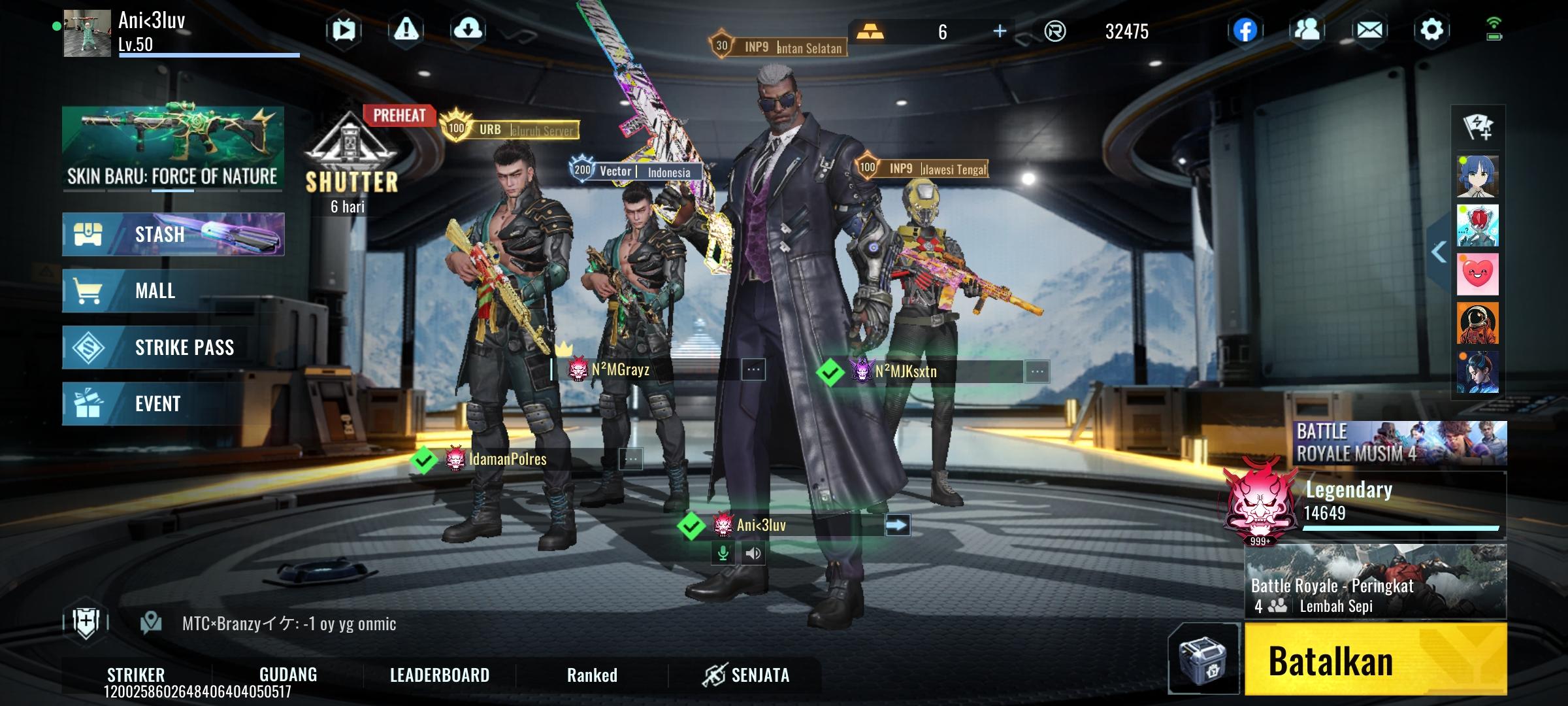1568x706 pixels.
Task: Click the Facebook icon
Action: coord(1245,30)
